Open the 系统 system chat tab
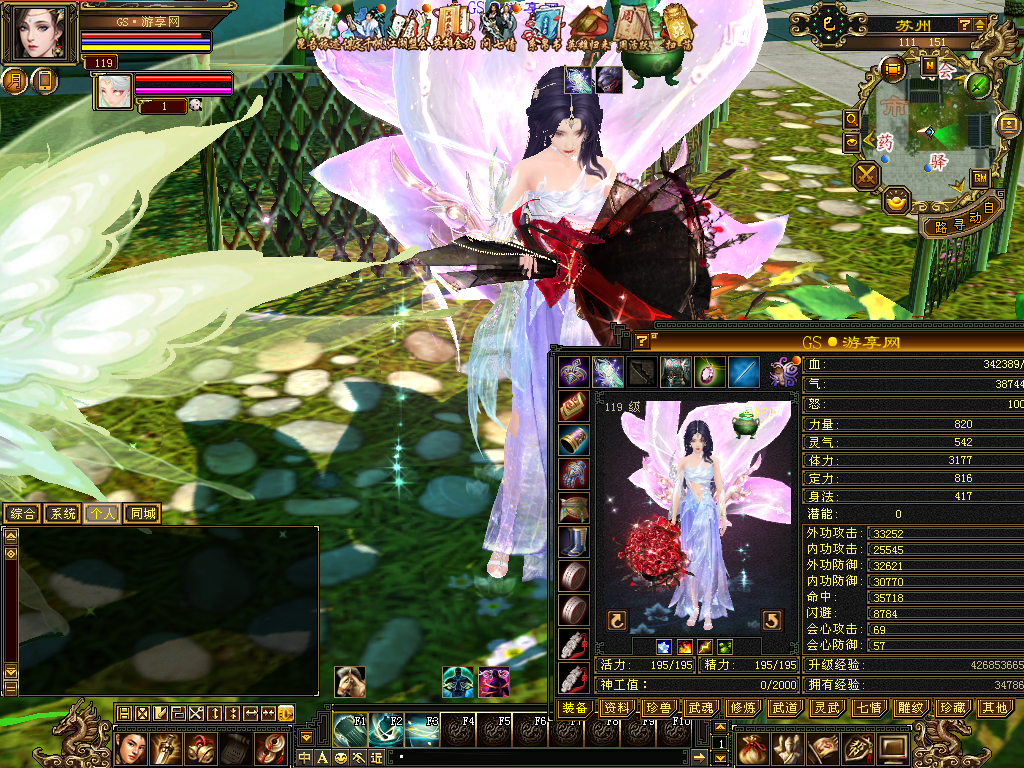The image size is (1024, 768). pos(62,513)
